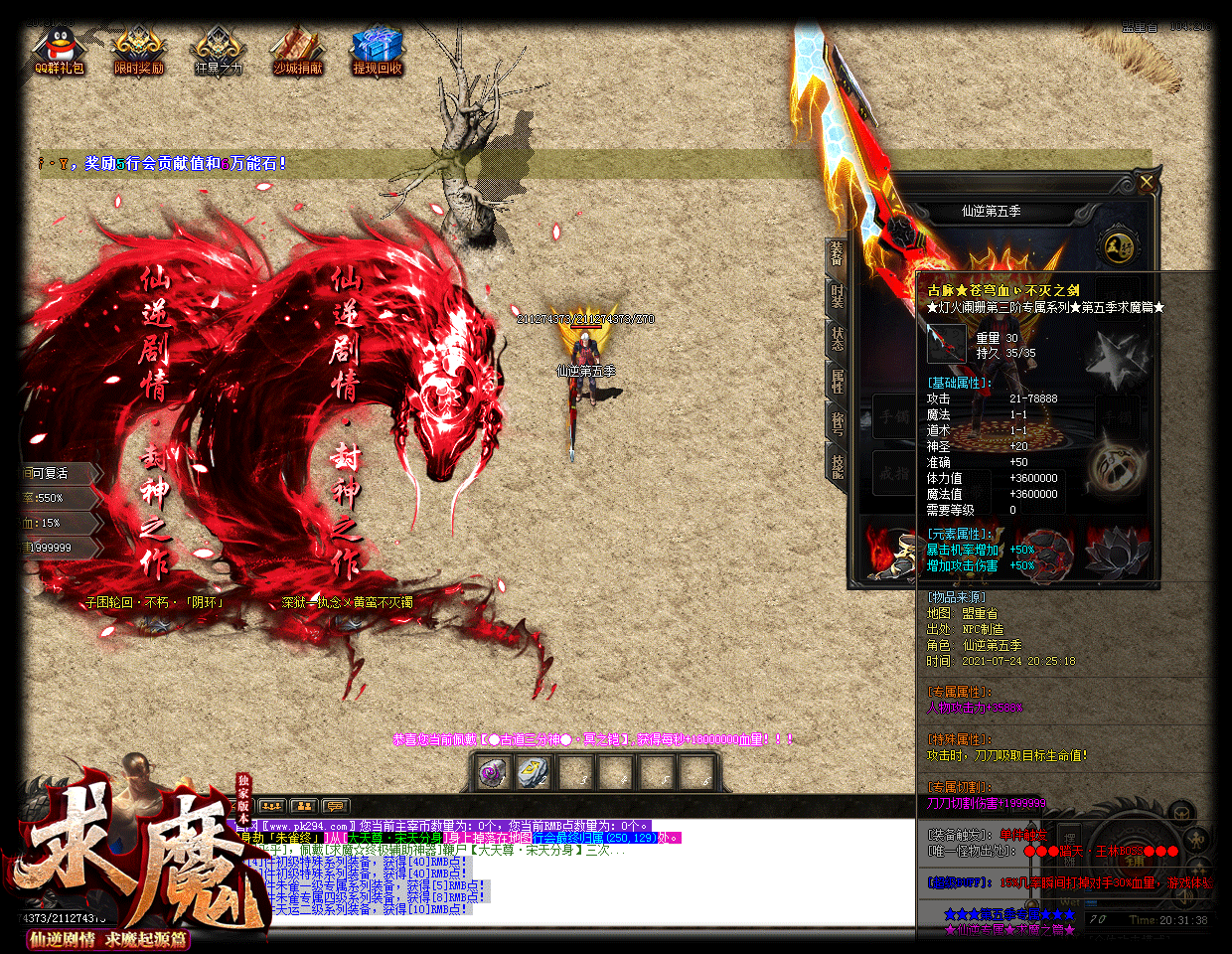Open the 提现回收 blue gift box
This screenshot has height=954, width=1232.
(378, 52)
